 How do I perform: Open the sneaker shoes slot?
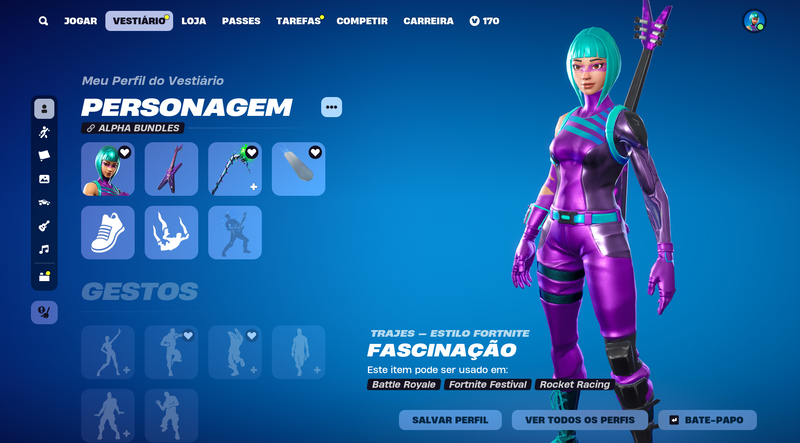point(108,232)
